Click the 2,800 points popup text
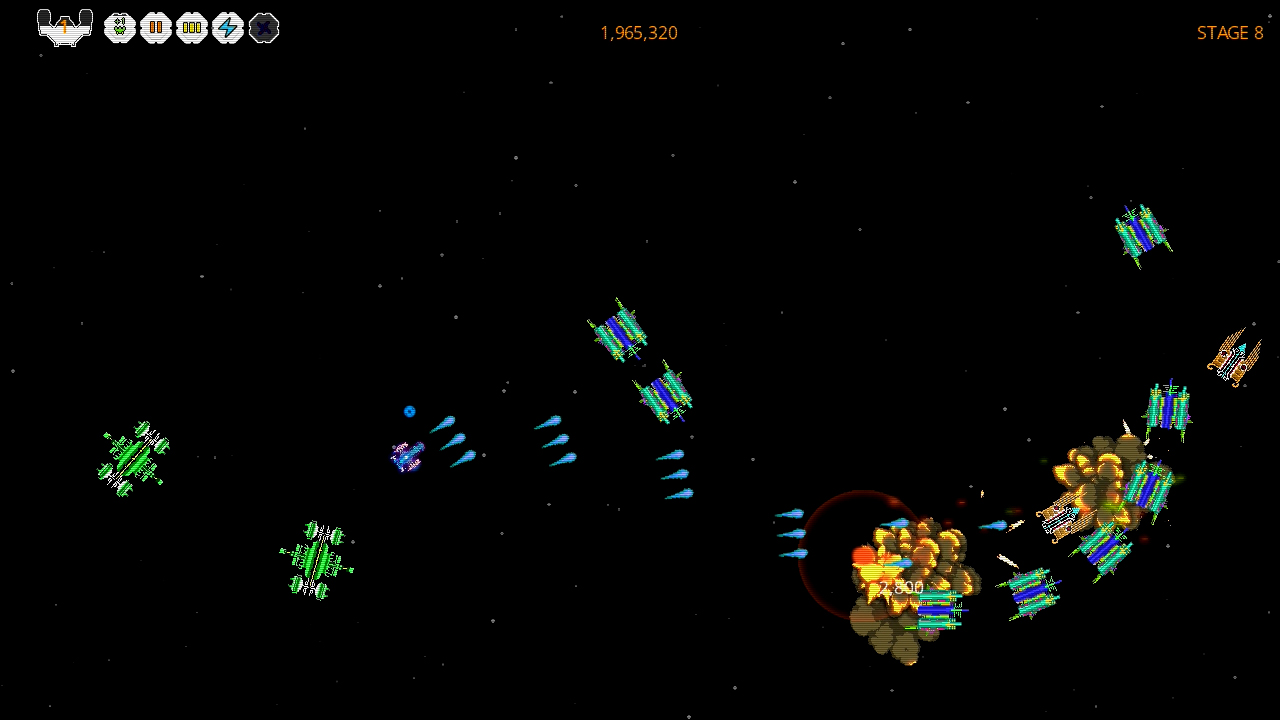This screenshot has width=1280, height=720. [901, 585]
